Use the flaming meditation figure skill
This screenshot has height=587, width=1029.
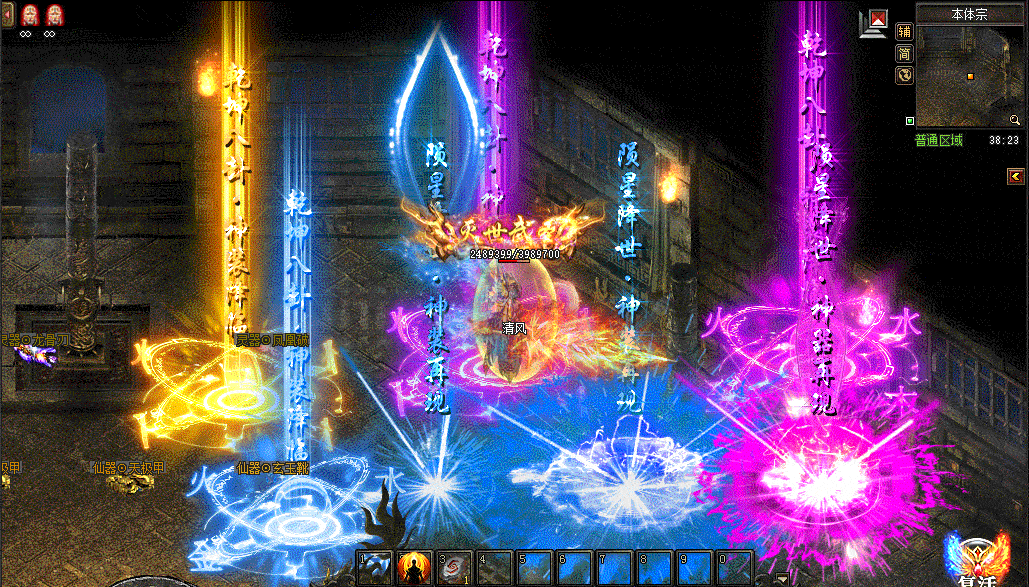[413, 567]
